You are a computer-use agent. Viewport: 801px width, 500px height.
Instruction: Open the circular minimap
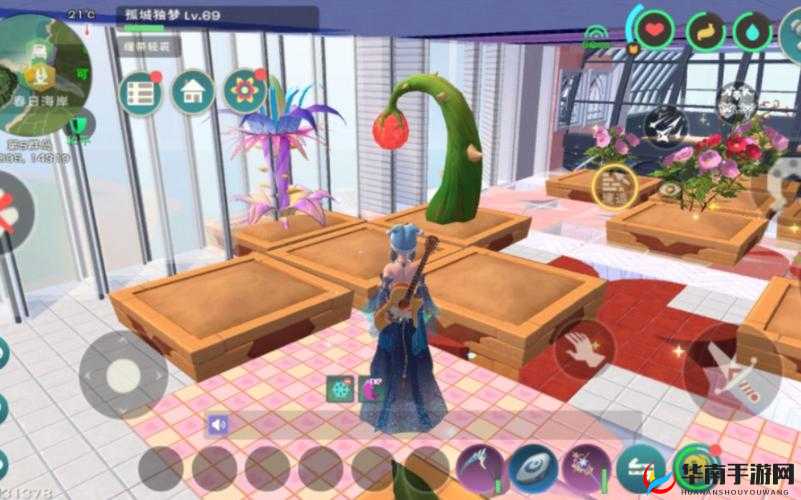tap(40, 72)
